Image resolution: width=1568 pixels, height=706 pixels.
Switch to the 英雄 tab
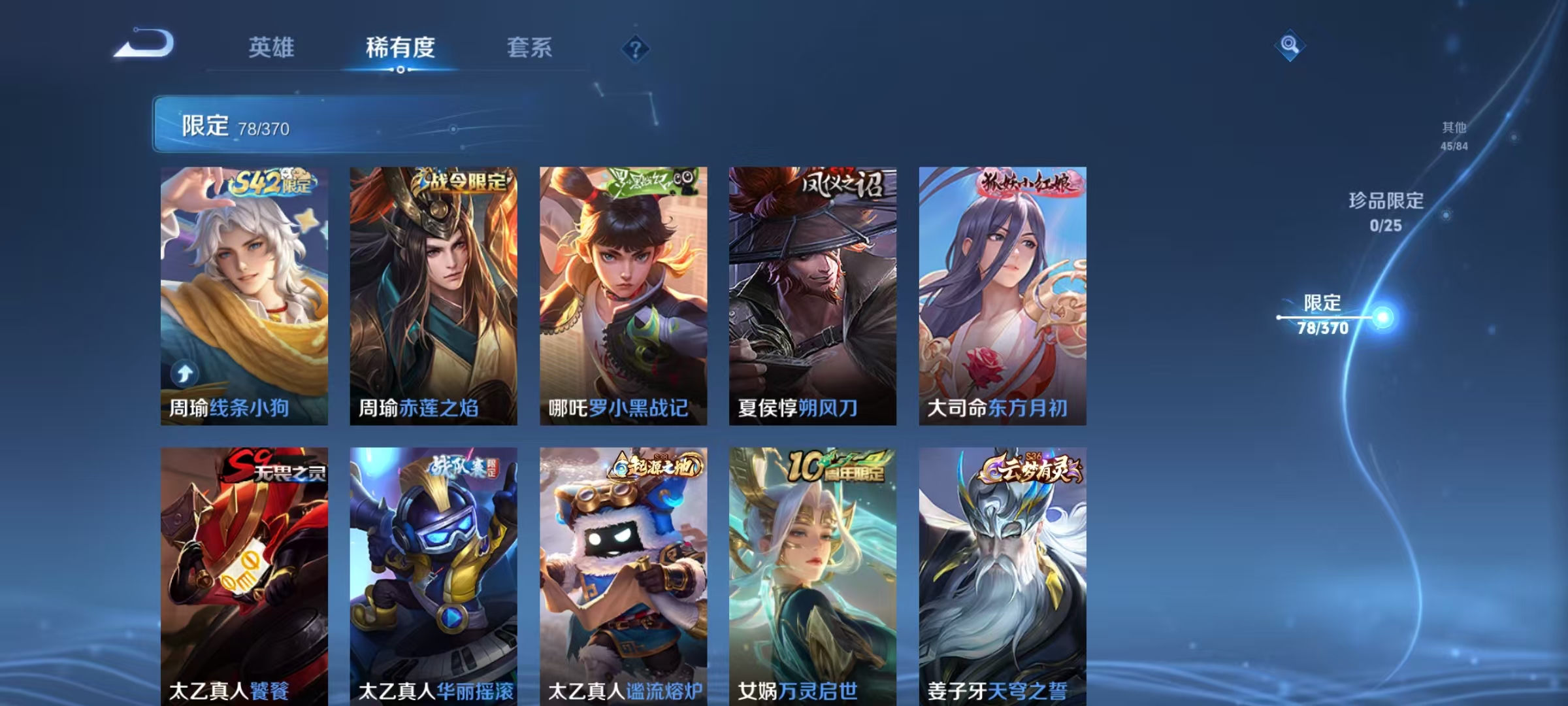click(x=272, y=47)
